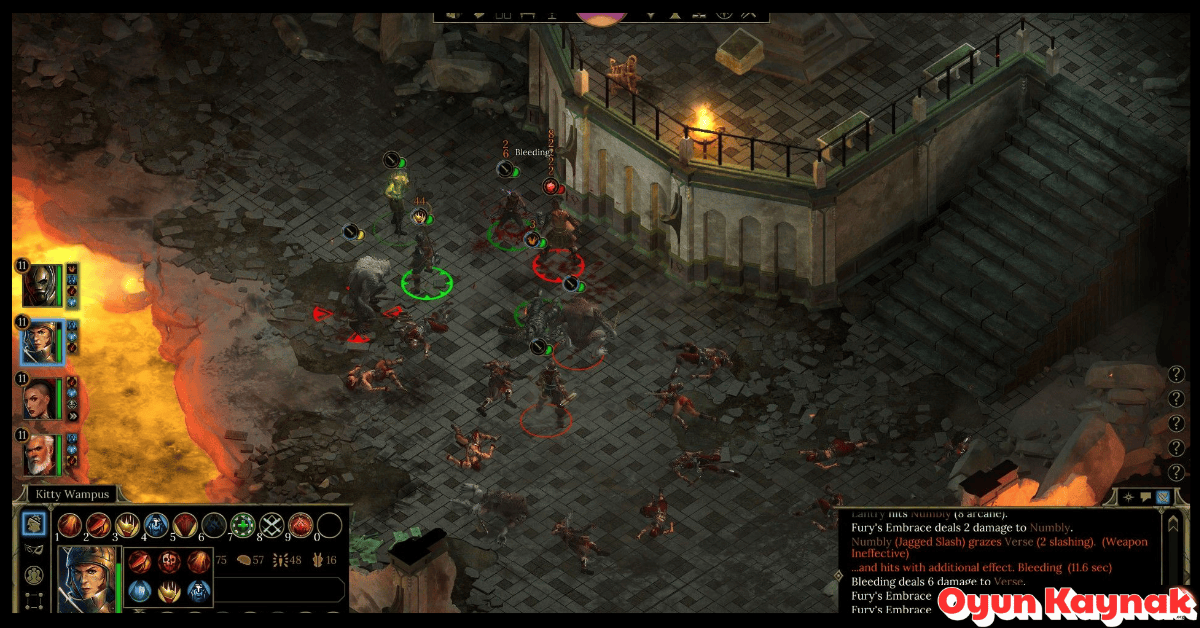Activate the crossed-weapons ability in slot 8

click(x=271, y=526)
